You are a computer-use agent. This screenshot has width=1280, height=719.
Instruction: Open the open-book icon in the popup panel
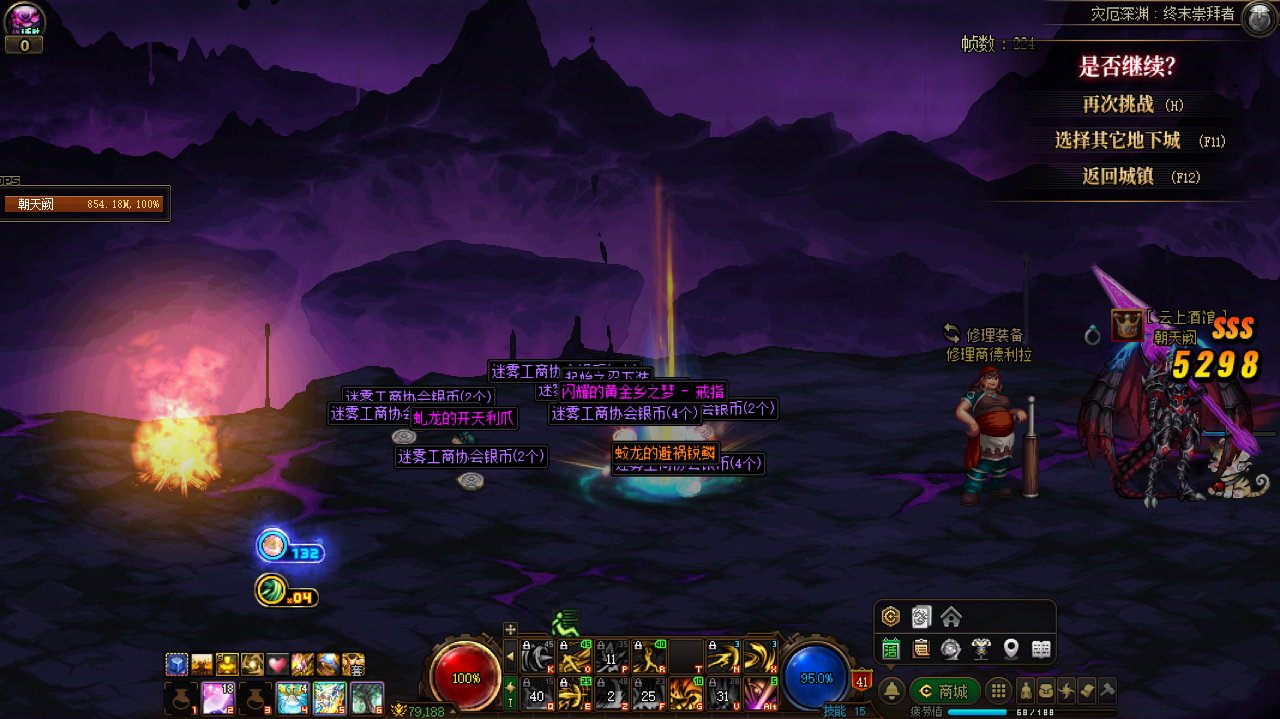point(1041,649)
